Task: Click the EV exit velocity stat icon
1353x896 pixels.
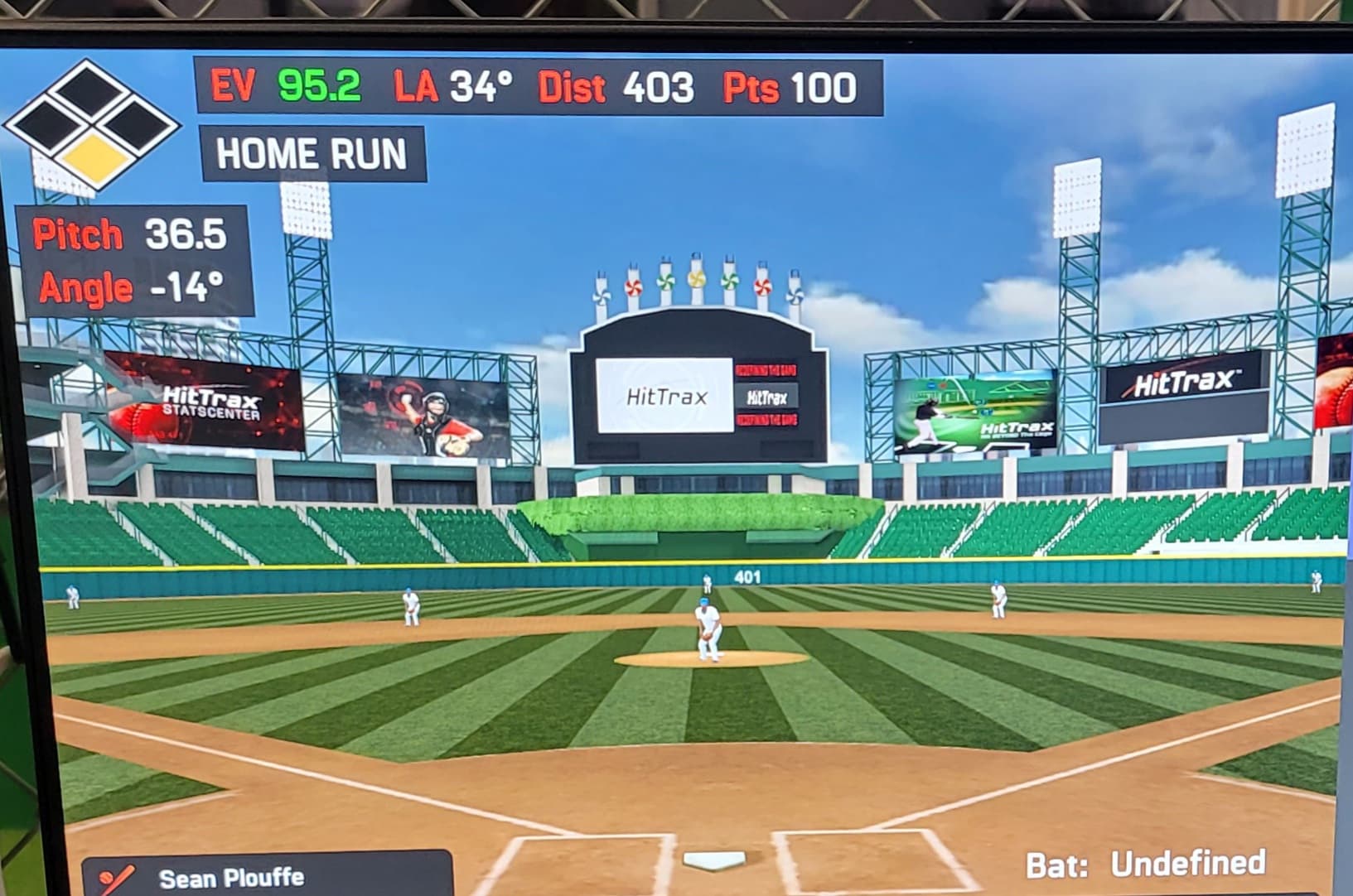Action: click(236, 86)
